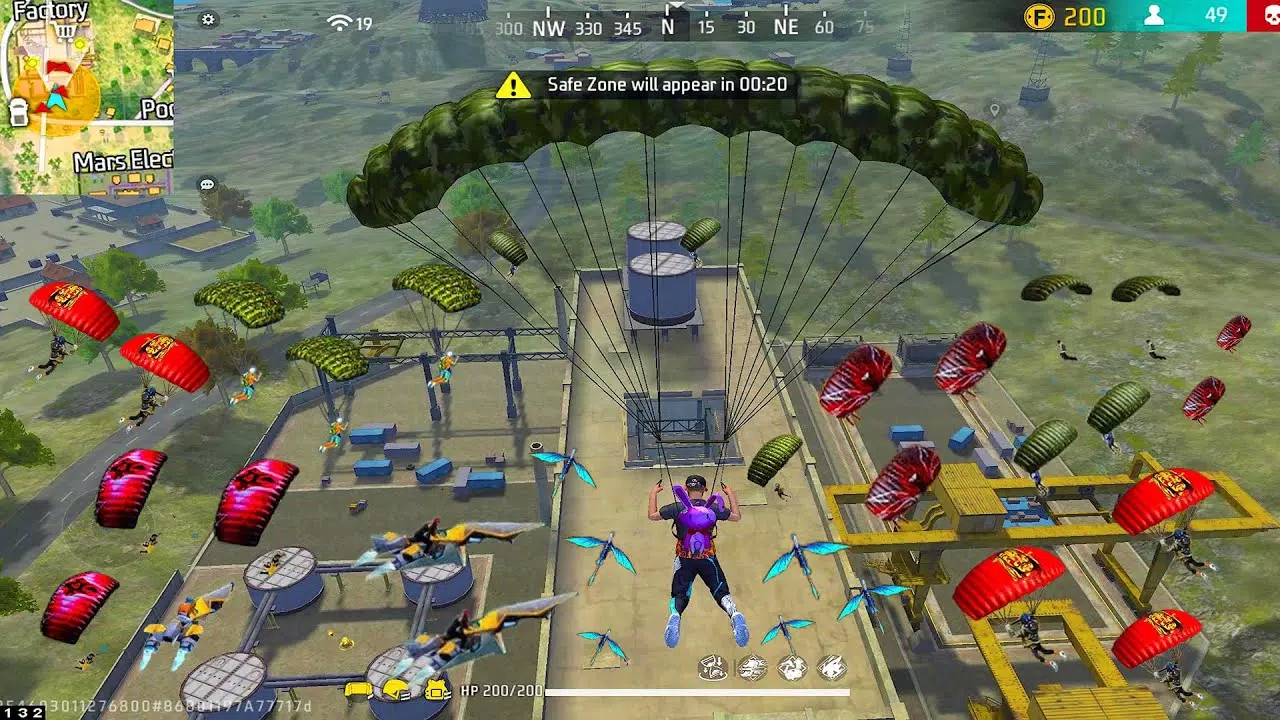1280x720 pixels.
Task: Open the parachute dive action icon
Action: click(712, 666)
